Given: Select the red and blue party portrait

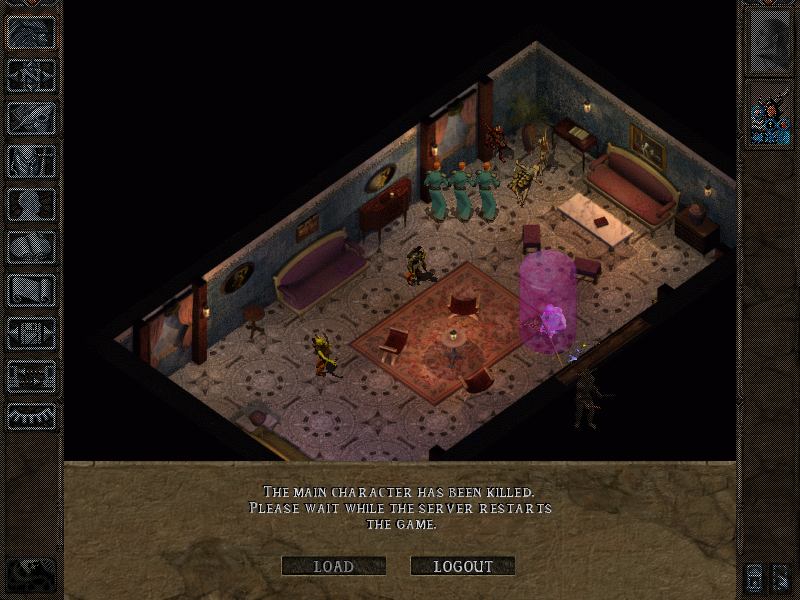Looking at the screenshot, I should [769, 114].
